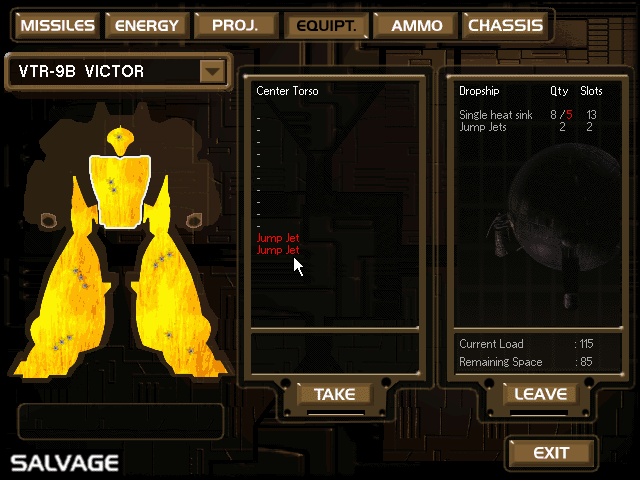Click the TAKE button
The width and height of the screenshot is (640, 480).
point(334,395)
